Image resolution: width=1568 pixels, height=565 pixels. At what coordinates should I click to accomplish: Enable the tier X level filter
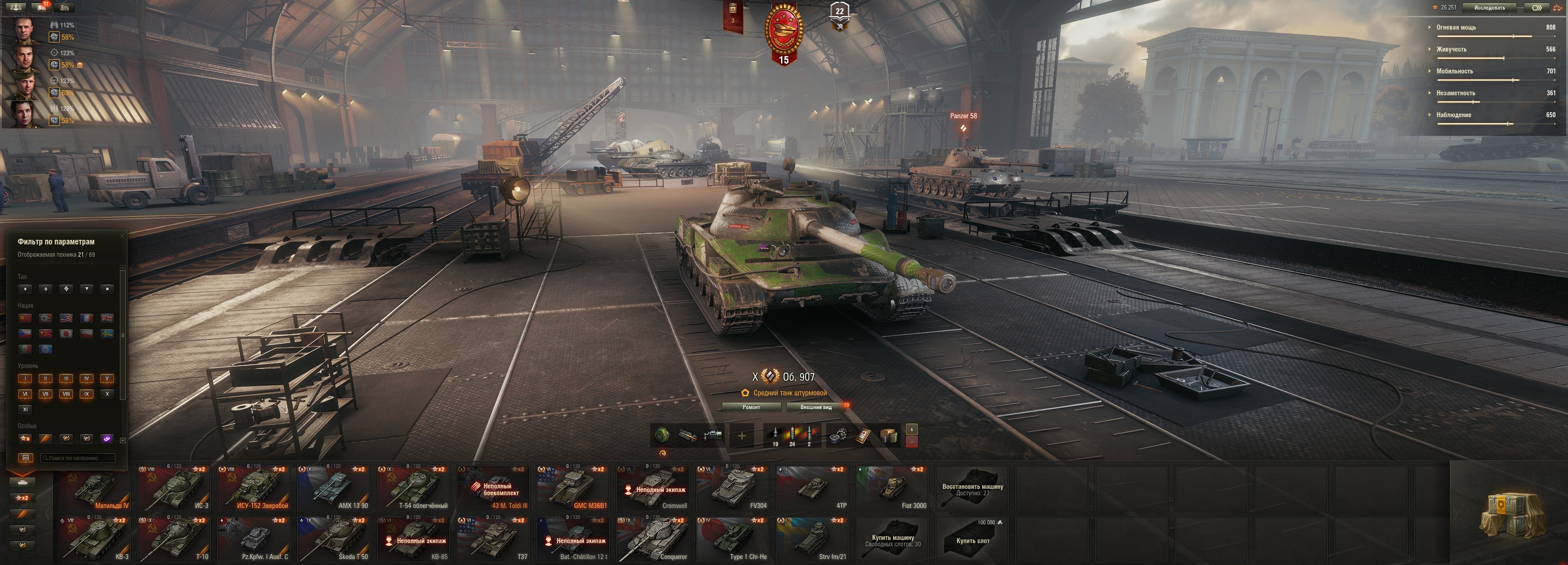pos(107,394)
